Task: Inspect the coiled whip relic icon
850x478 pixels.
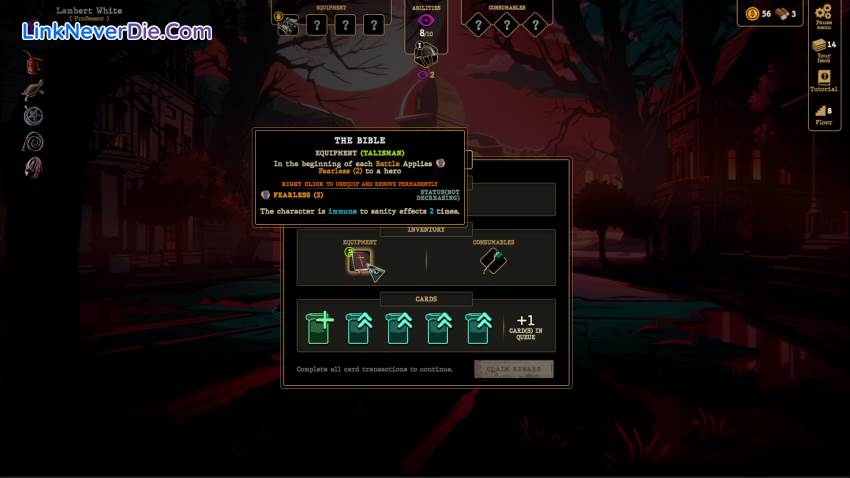Action: pyautogui.click(x=33, y=141)
